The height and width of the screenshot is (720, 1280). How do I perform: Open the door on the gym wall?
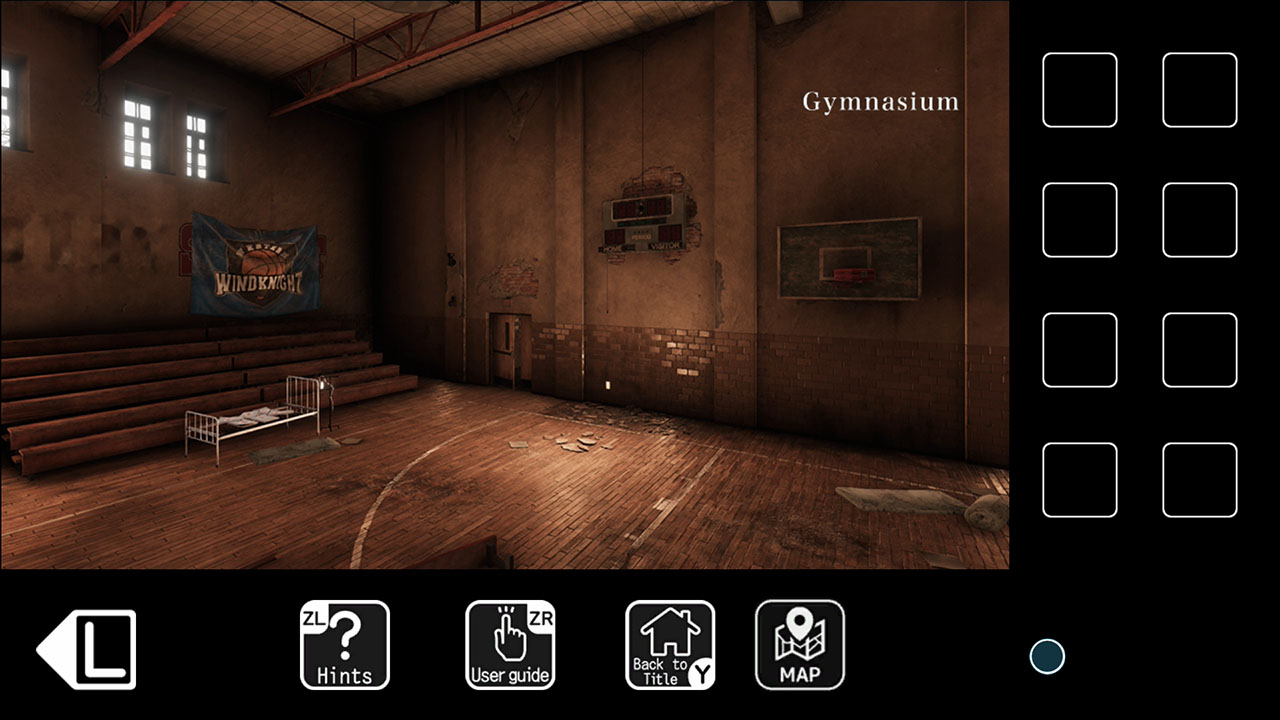tap(510, 350)
